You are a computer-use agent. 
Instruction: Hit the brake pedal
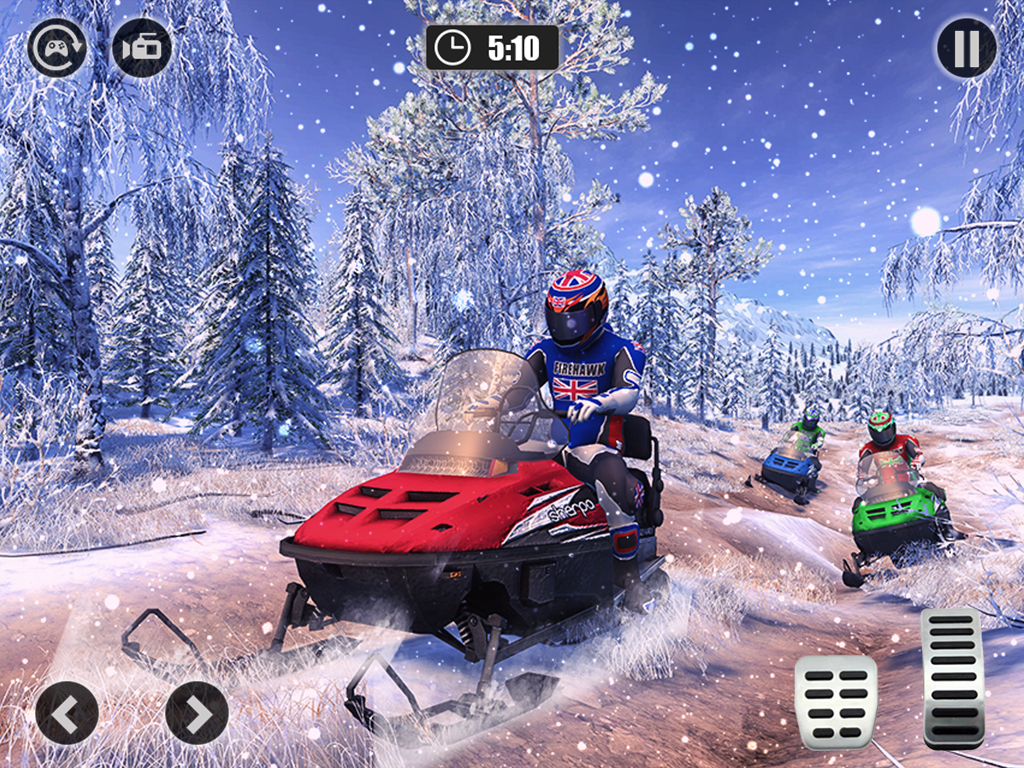pyautogui.click(x=836, y=702)
